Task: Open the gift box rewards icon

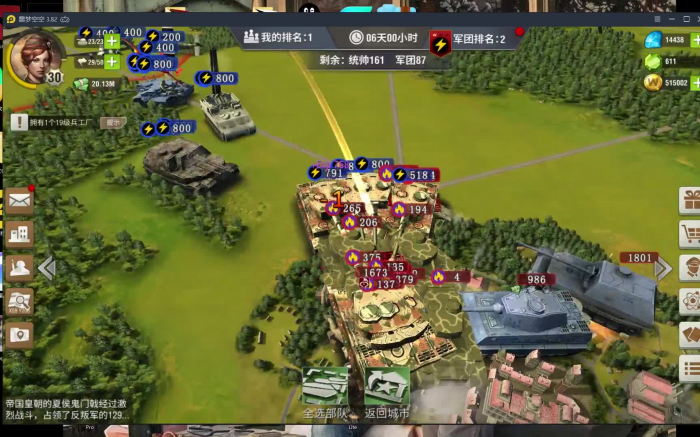Action: [x=690, y=200]
